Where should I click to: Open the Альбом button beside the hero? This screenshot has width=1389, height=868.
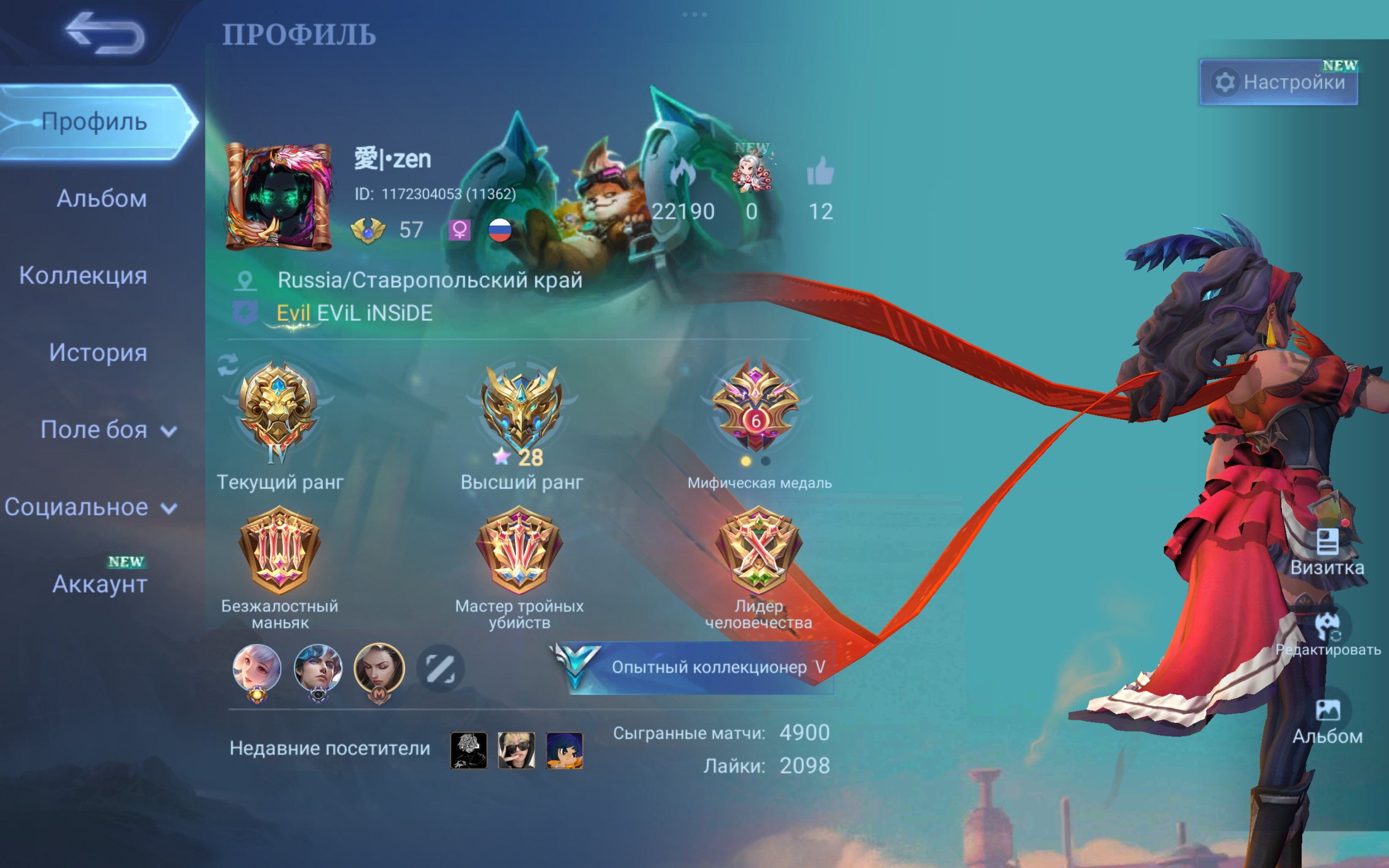(x=1327, y=721)
